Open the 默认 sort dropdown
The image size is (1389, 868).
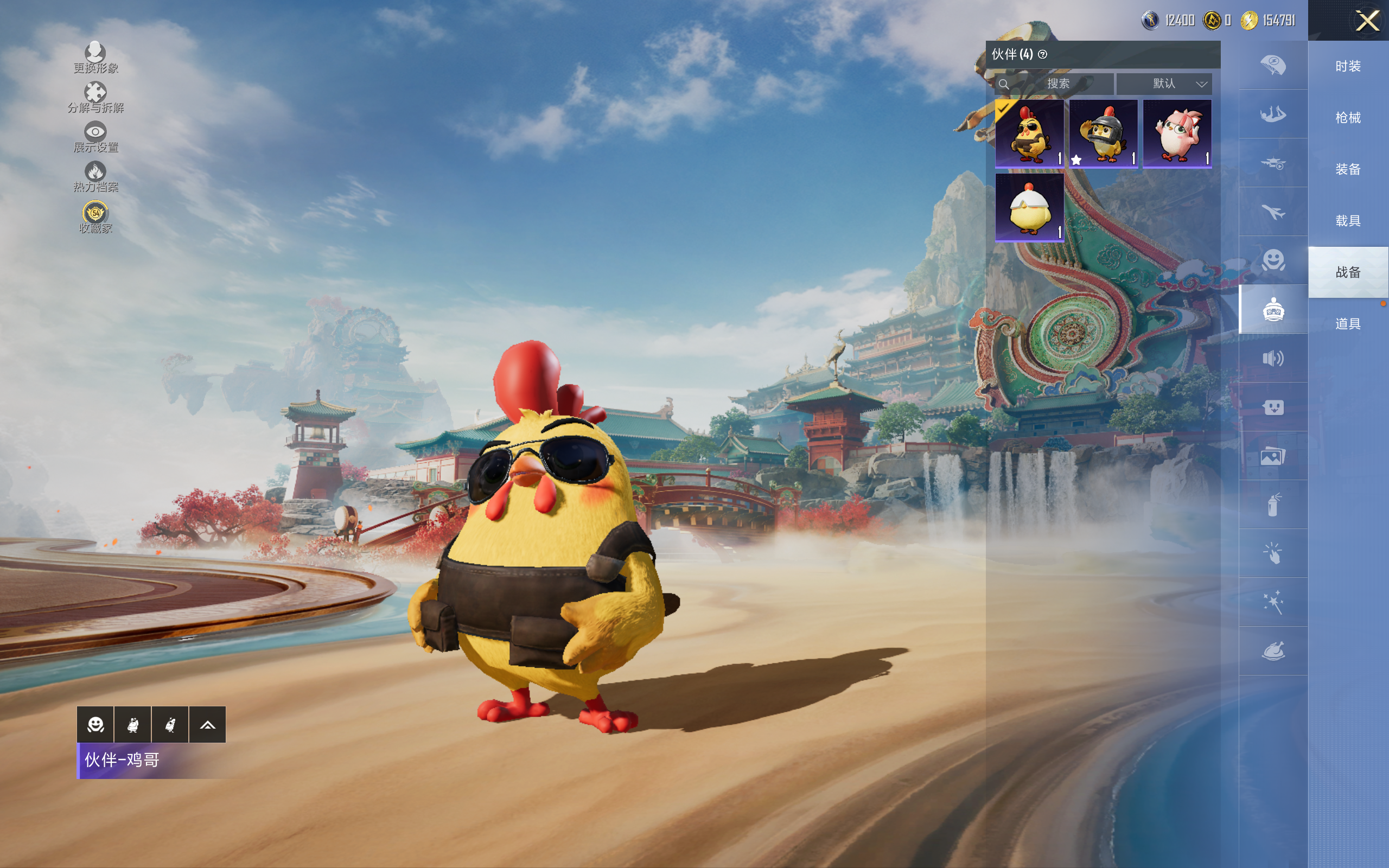pos(1164,84)
